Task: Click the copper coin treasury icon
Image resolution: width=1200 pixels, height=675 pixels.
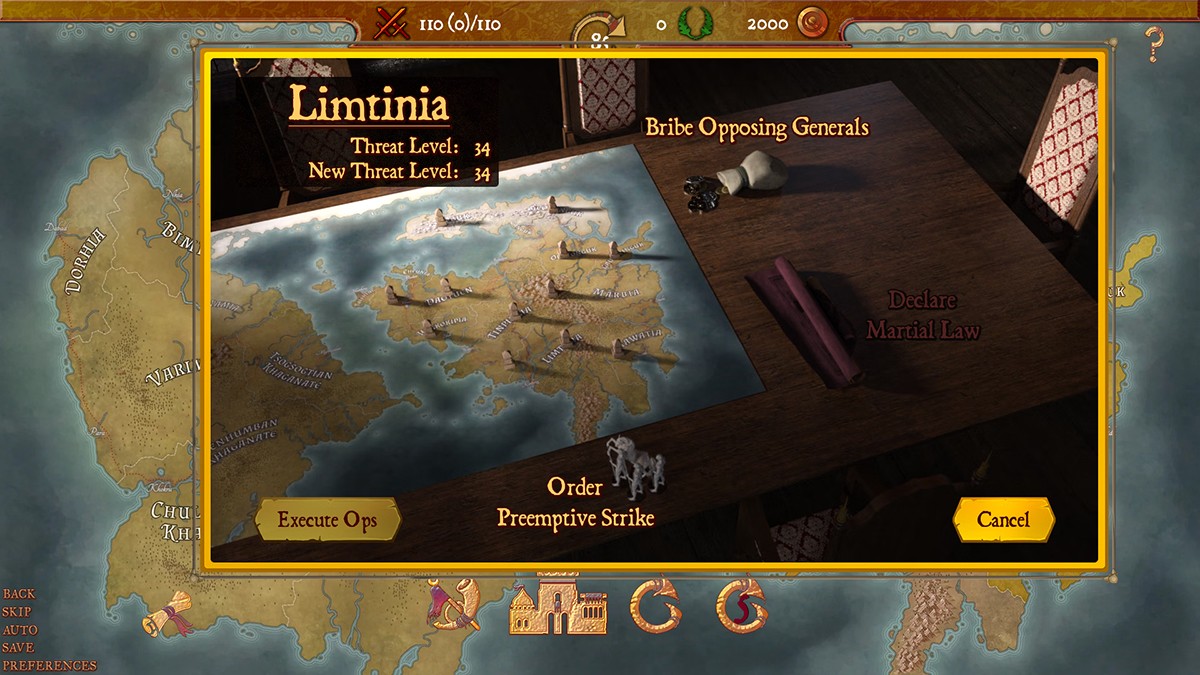Action: point(813,22)
